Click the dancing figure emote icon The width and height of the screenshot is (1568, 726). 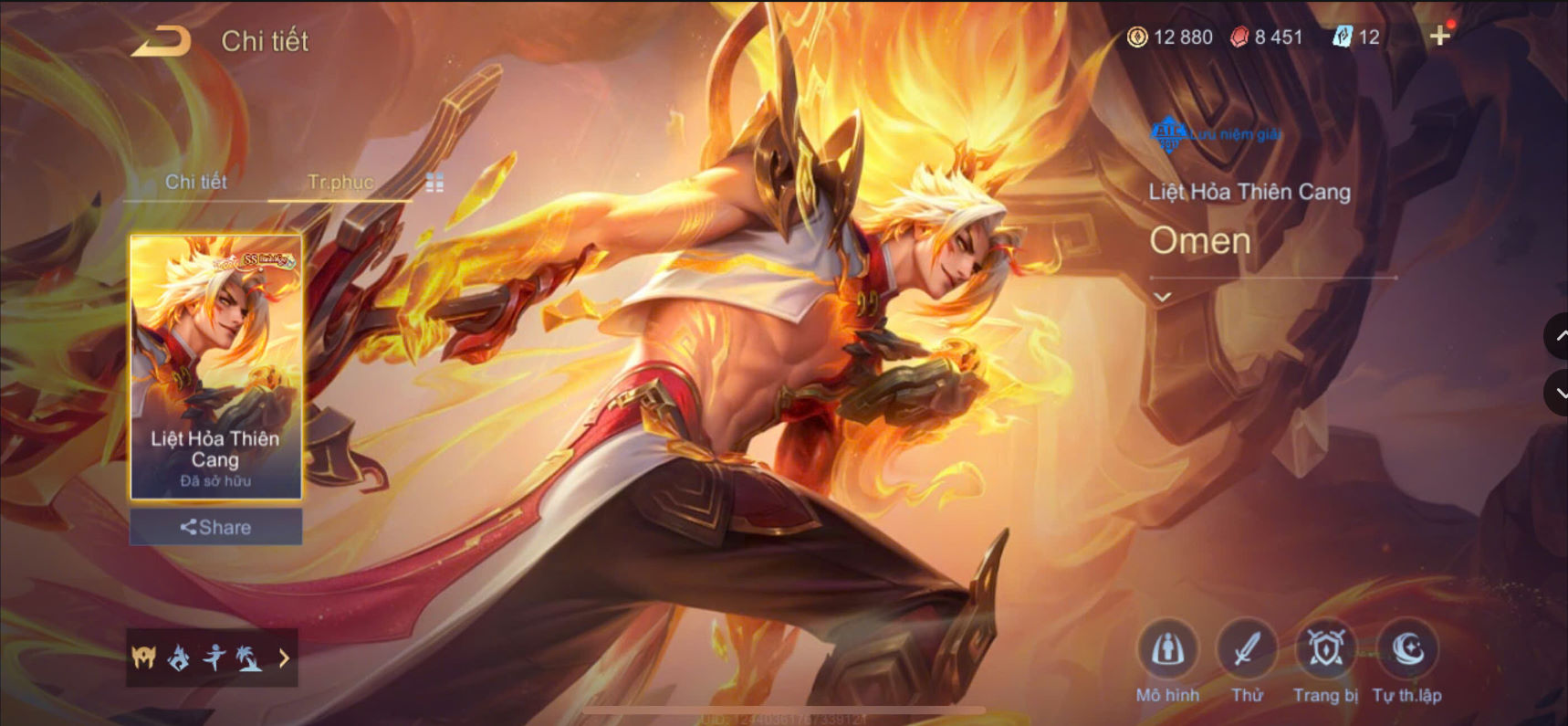213,658
